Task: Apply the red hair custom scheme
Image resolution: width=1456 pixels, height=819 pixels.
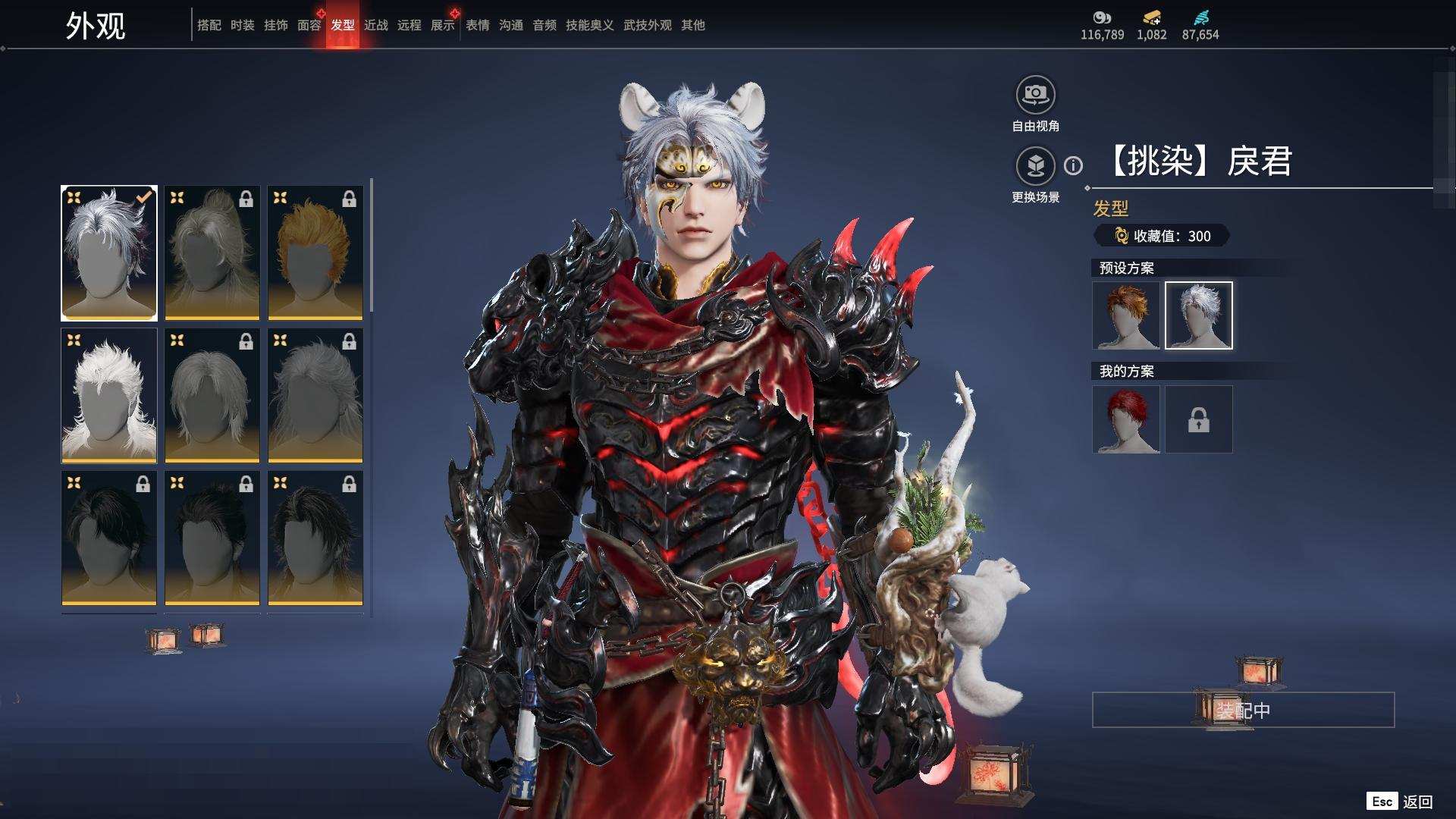Action: point(1126,419)
